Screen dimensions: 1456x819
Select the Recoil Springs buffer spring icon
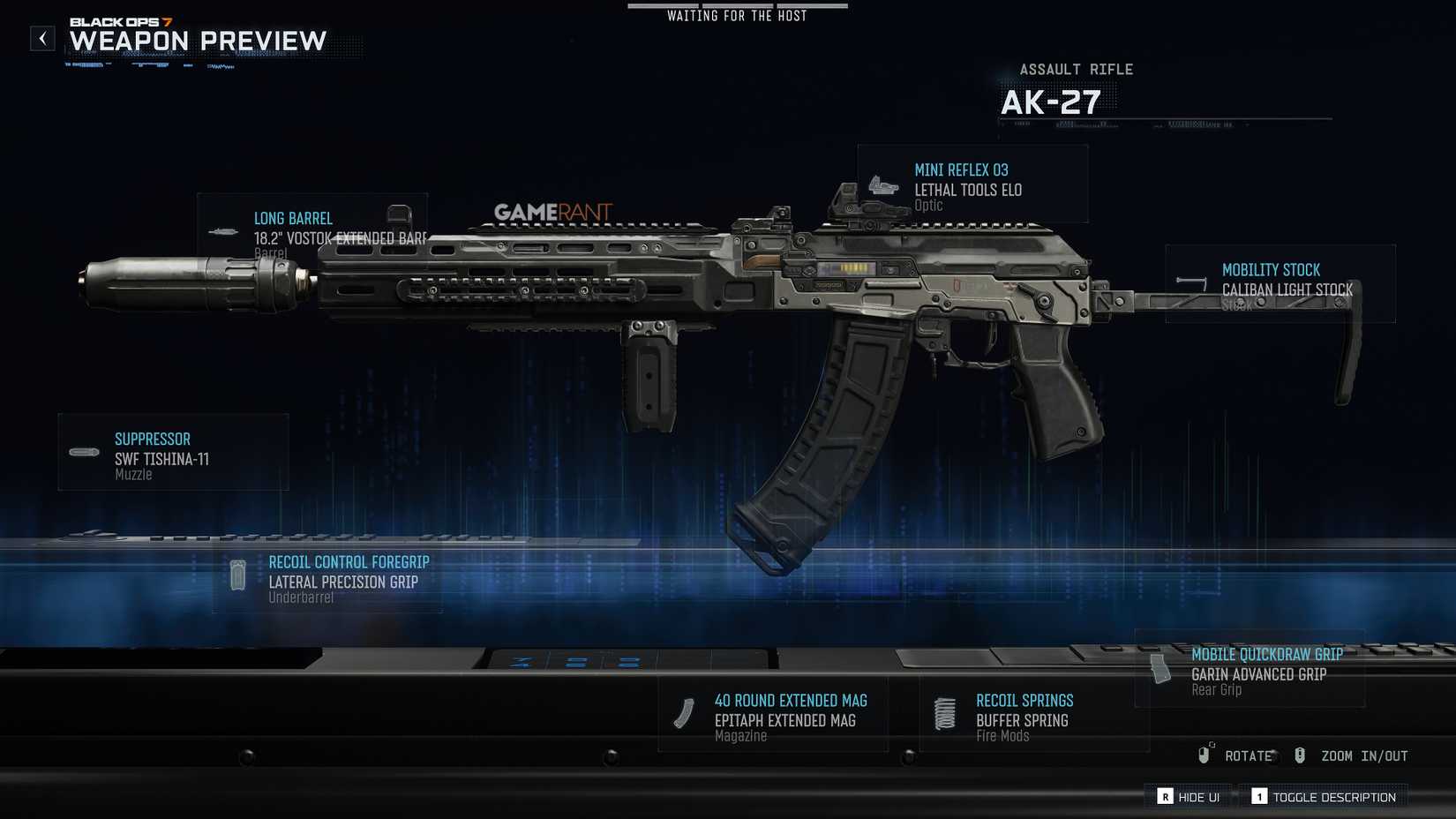[x=944, y=713]
